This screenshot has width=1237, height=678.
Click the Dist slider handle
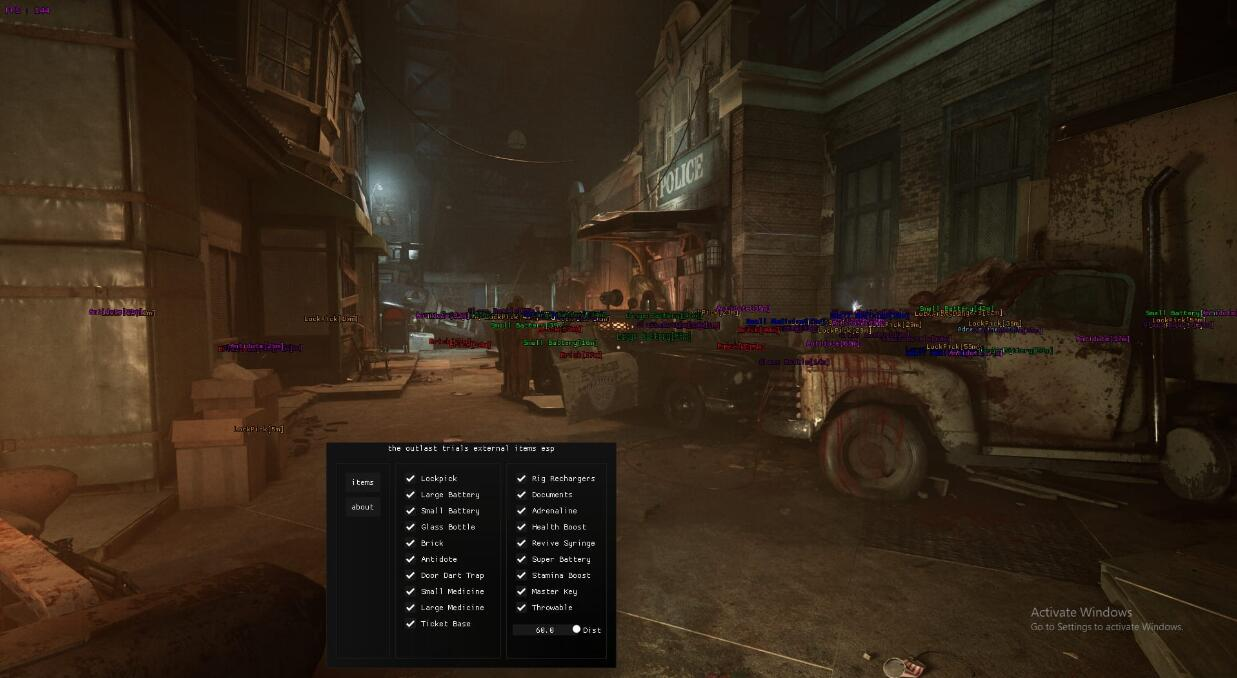pyautogui.click(x=576, y=630)
